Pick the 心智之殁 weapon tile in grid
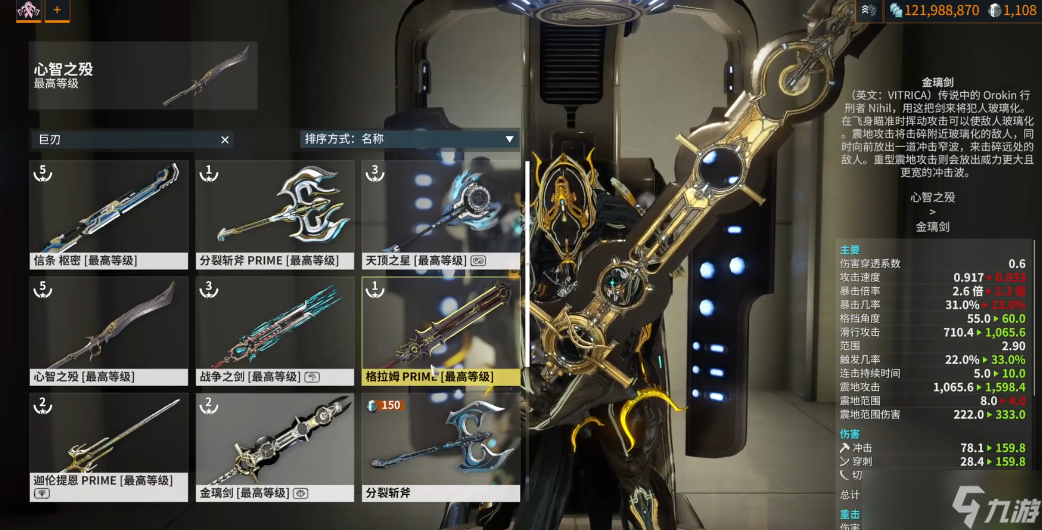Viewport: 1042px width, 530px height. pos(108,330)
